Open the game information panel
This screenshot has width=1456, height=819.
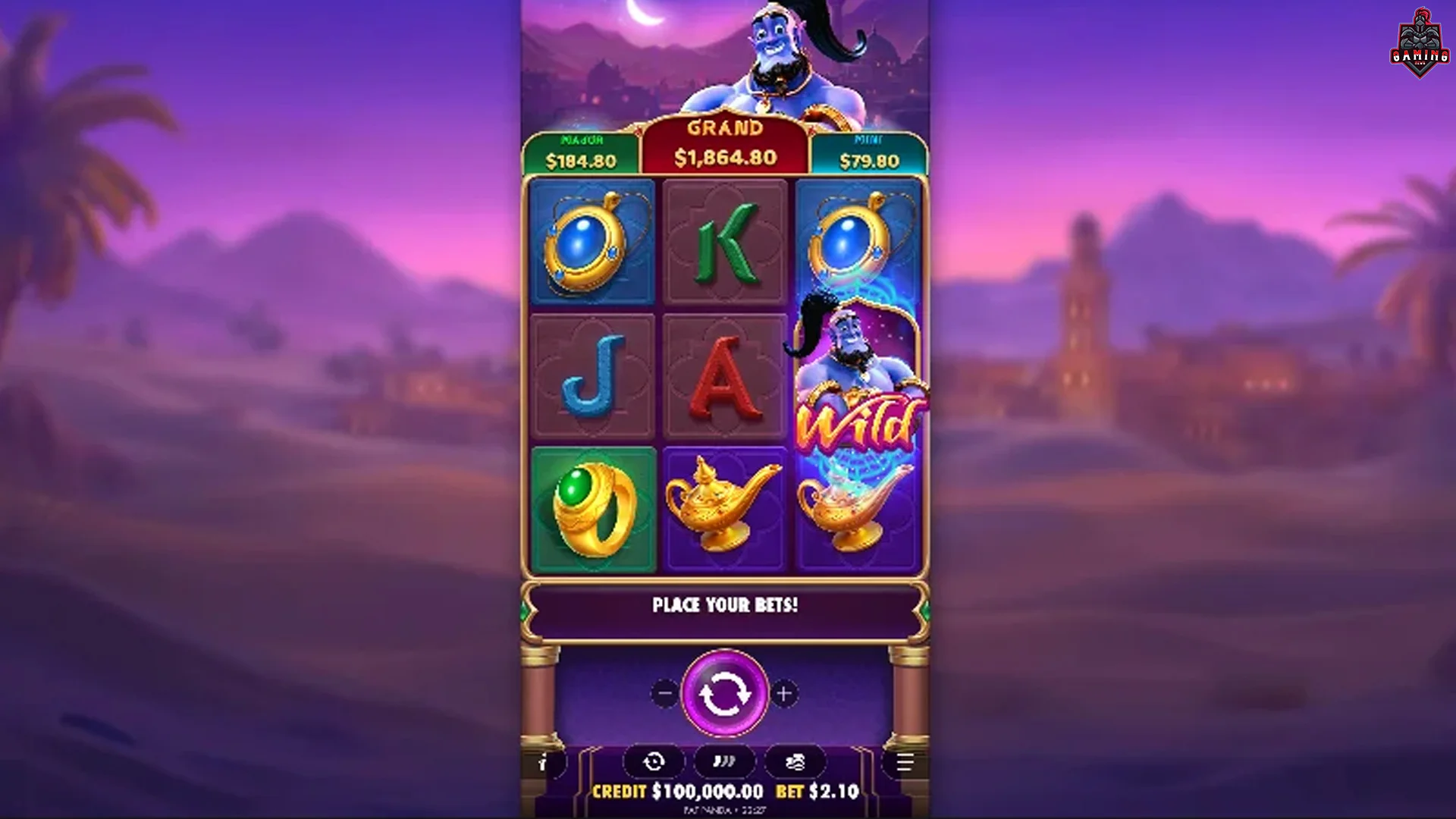[541, 763]
